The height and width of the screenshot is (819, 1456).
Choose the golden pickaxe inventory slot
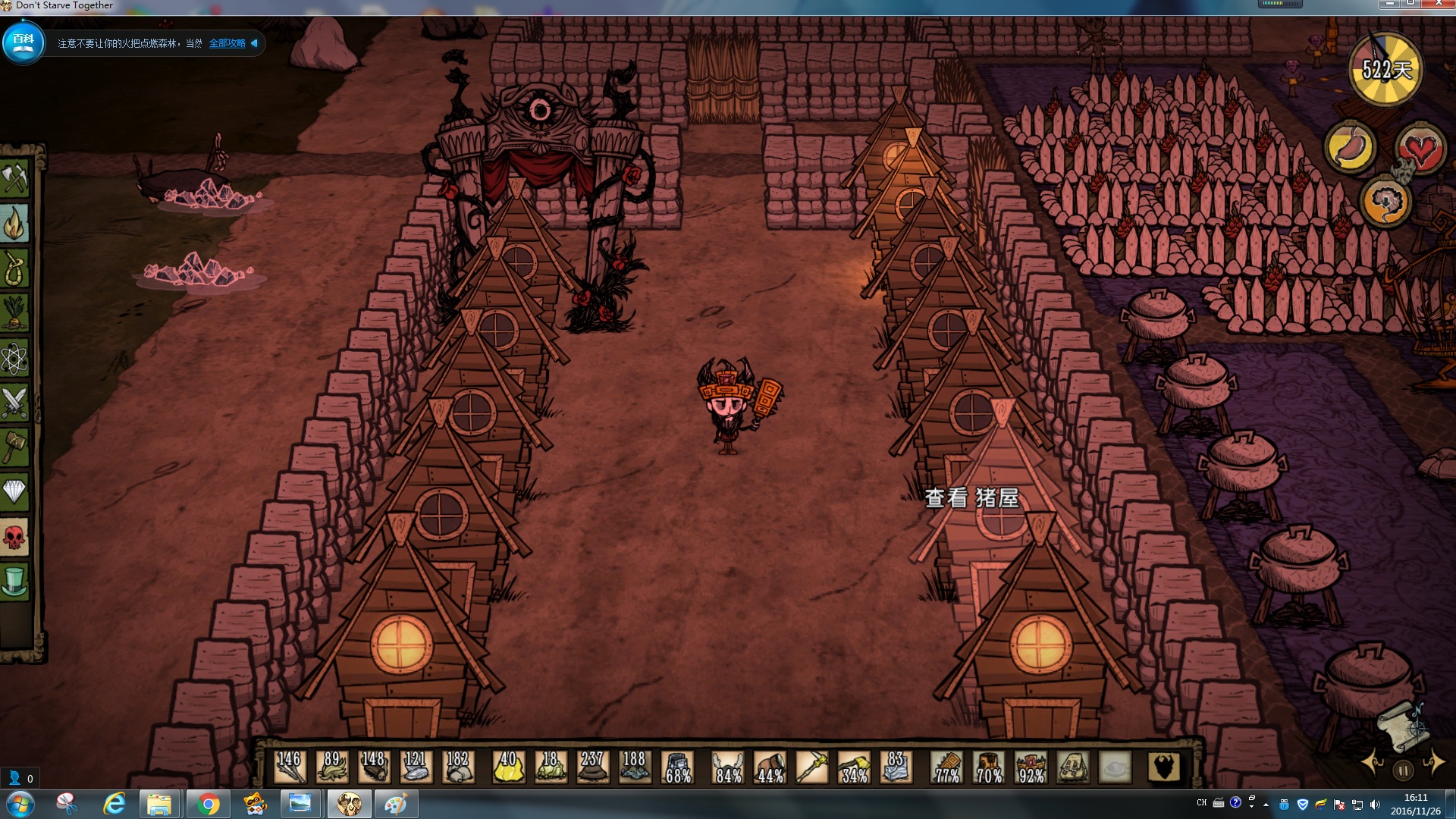click(x=812, y=767)
